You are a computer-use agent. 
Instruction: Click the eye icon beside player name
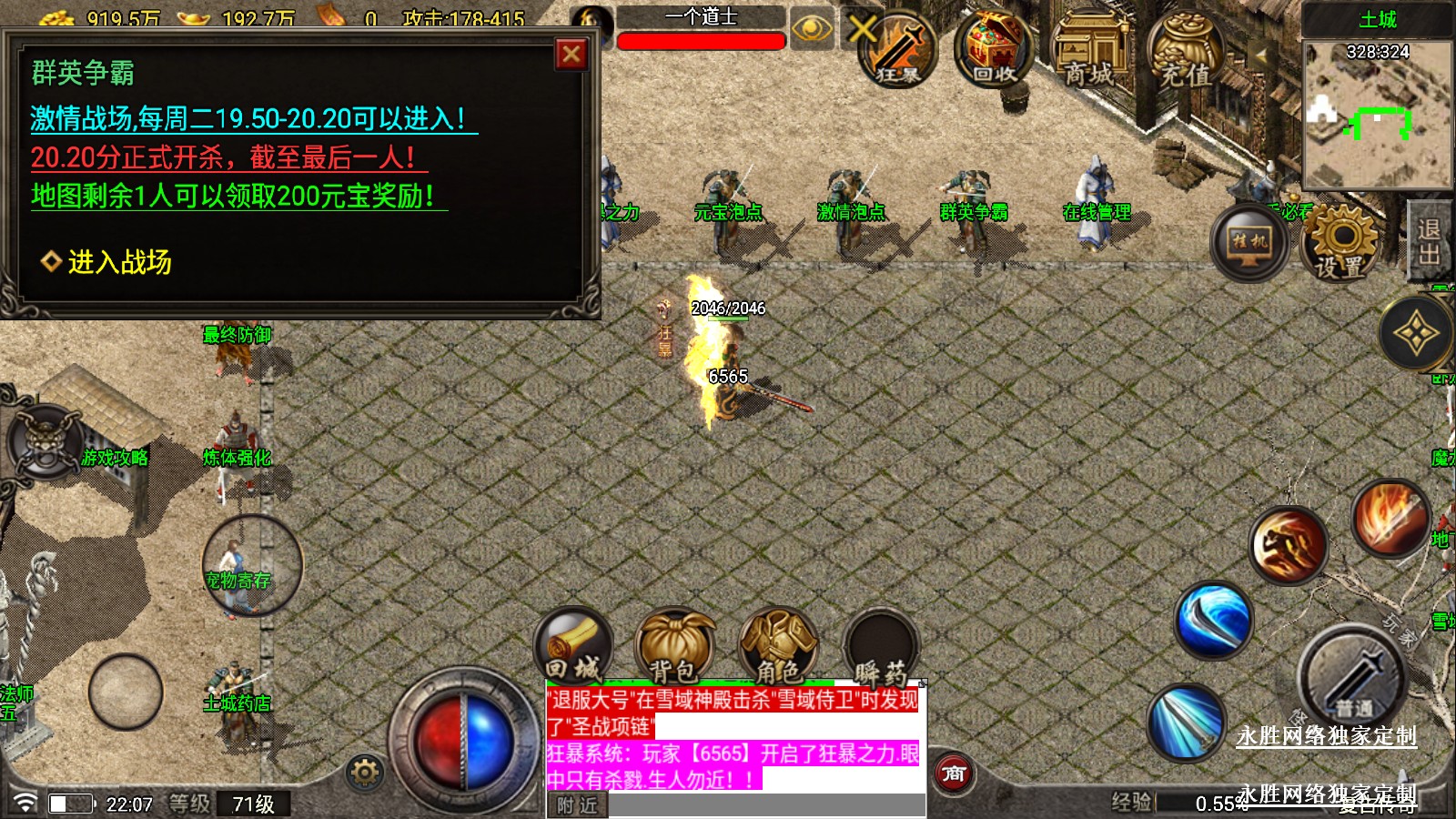[x=812, y=30]
